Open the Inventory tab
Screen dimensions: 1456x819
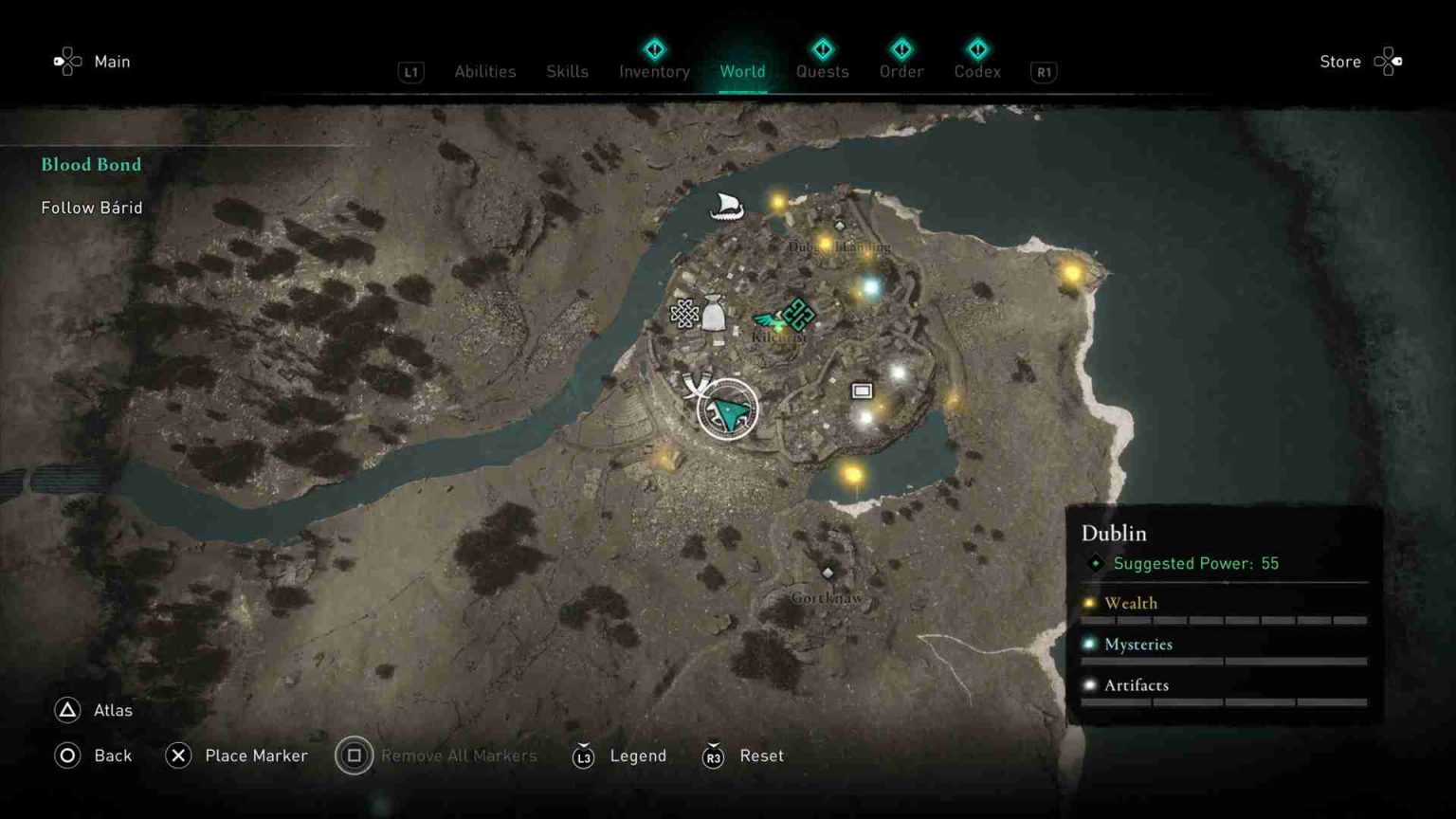653,71
